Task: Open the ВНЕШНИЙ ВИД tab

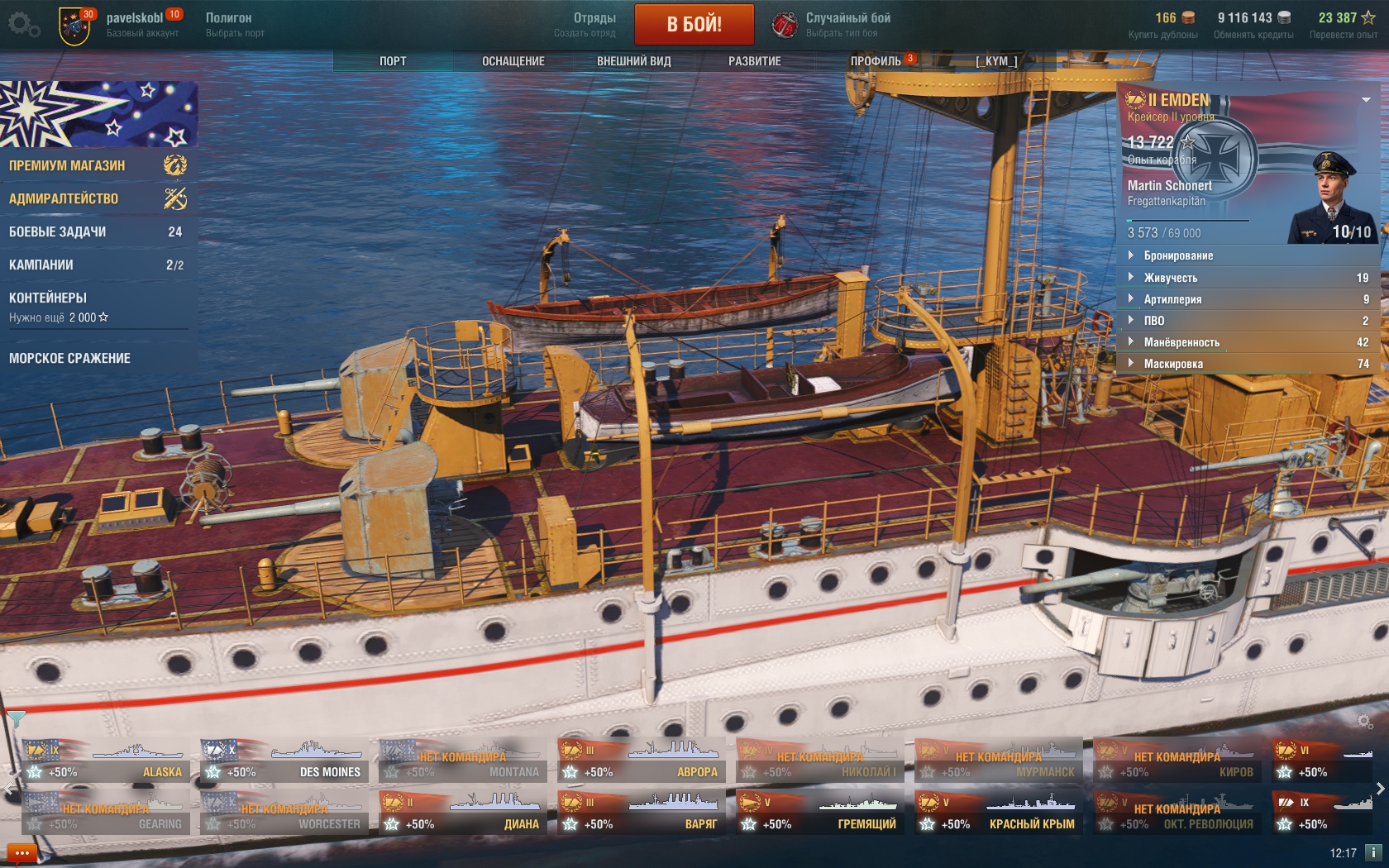Action: click(x=633, y=61)
